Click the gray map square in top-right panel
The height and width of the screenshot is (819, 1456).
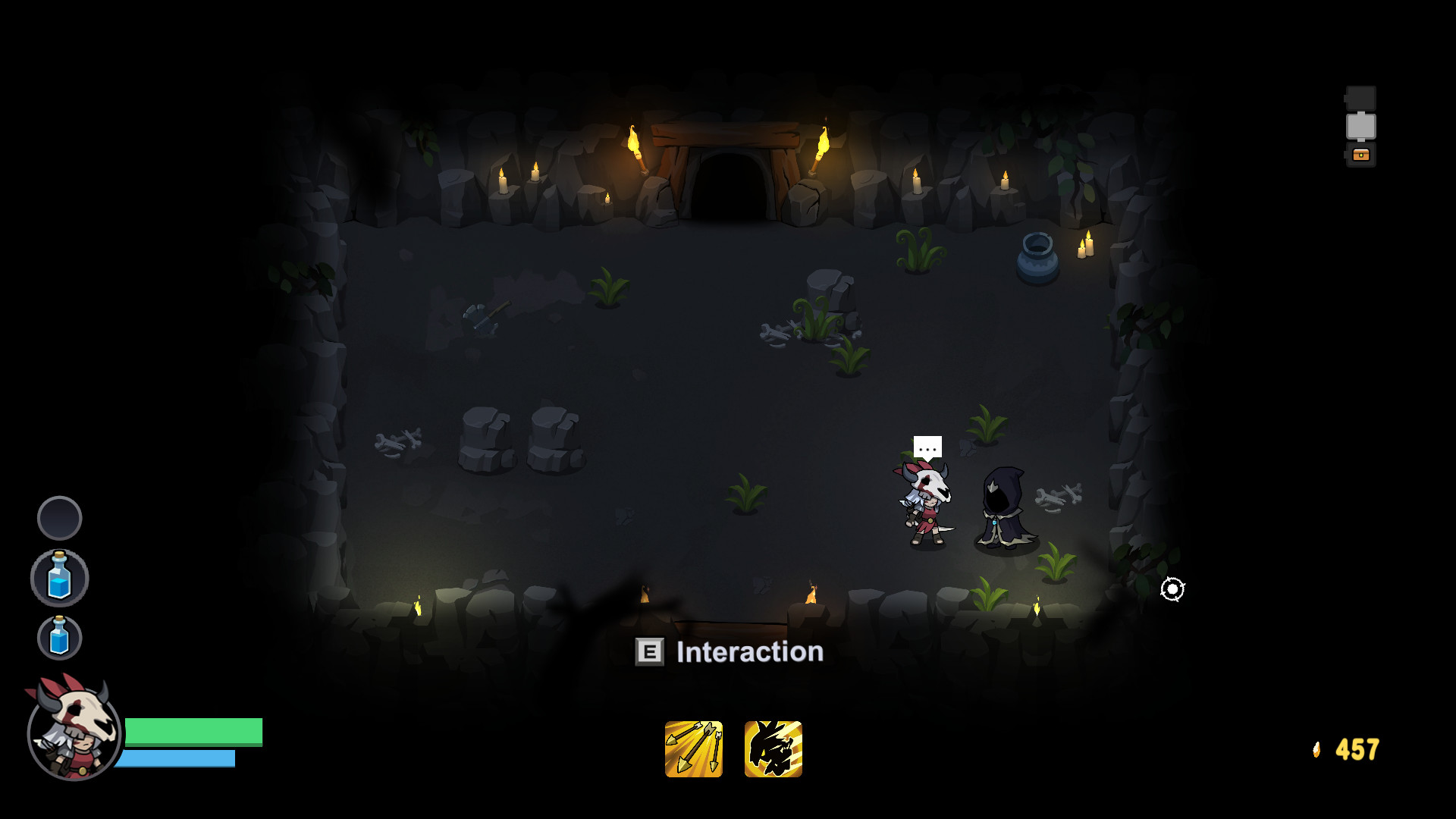tap(1361, 124)
